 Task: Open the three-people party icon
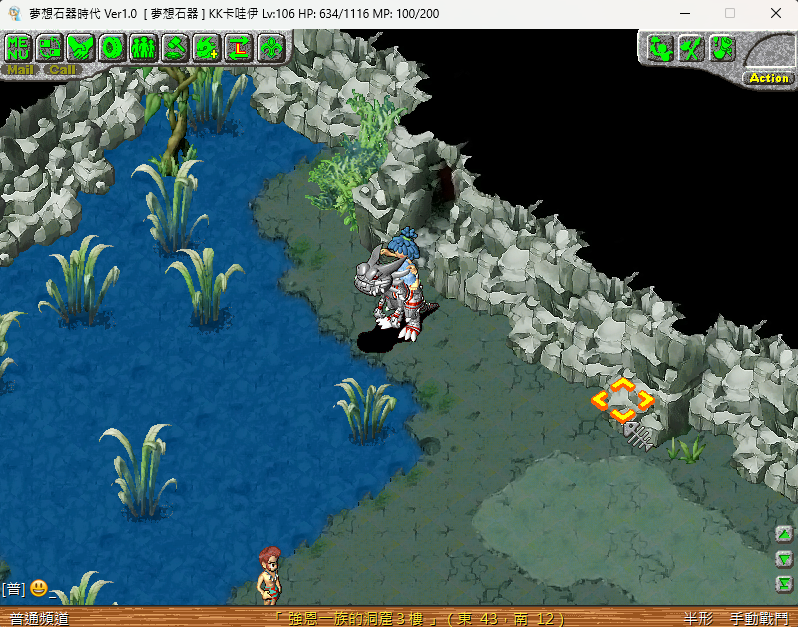coord(144,47)
